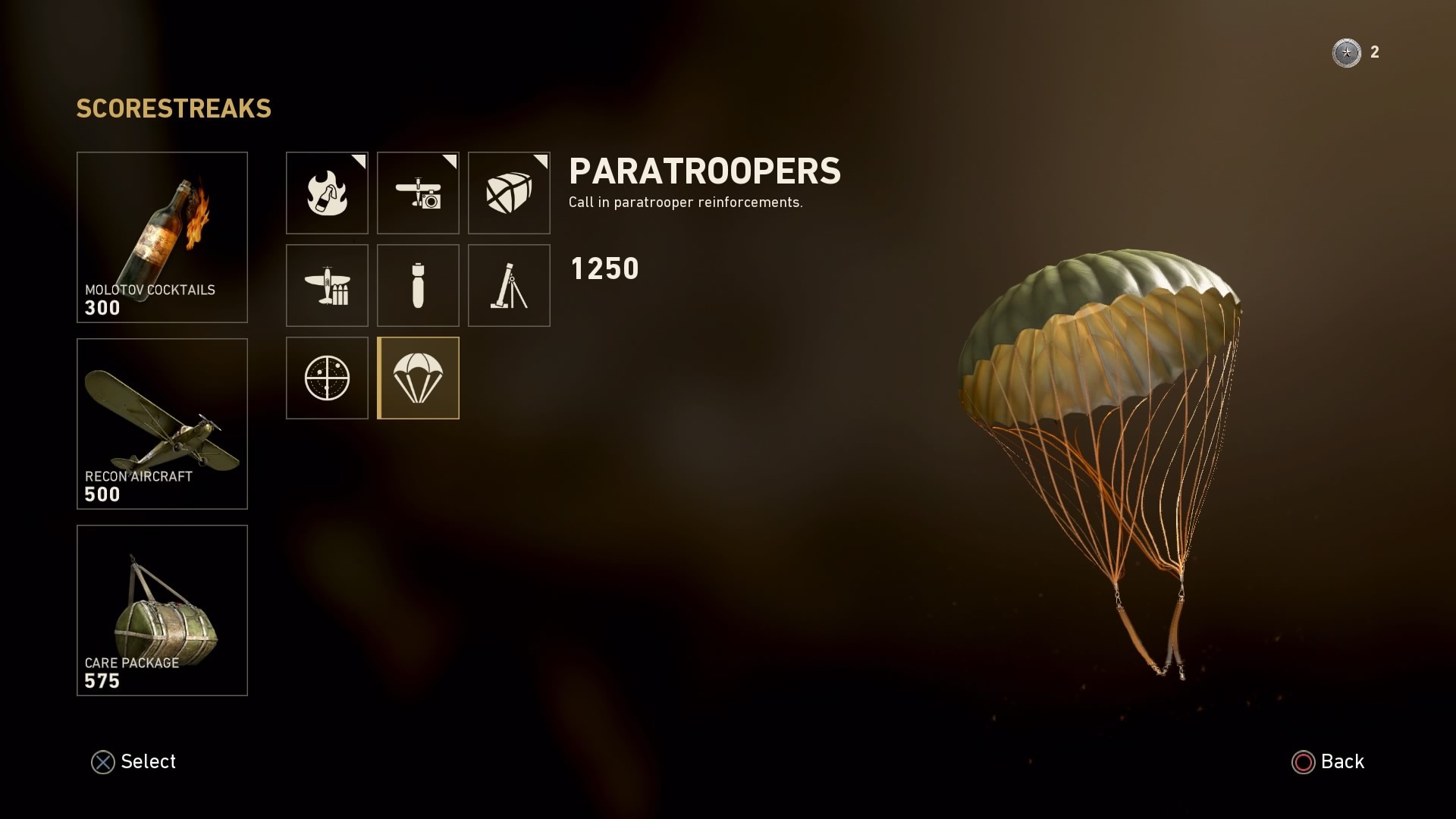Screen dimensions: 1456x819
Task: Select the Molotov Cocktails equipped slot
Action: coord(162,237)
